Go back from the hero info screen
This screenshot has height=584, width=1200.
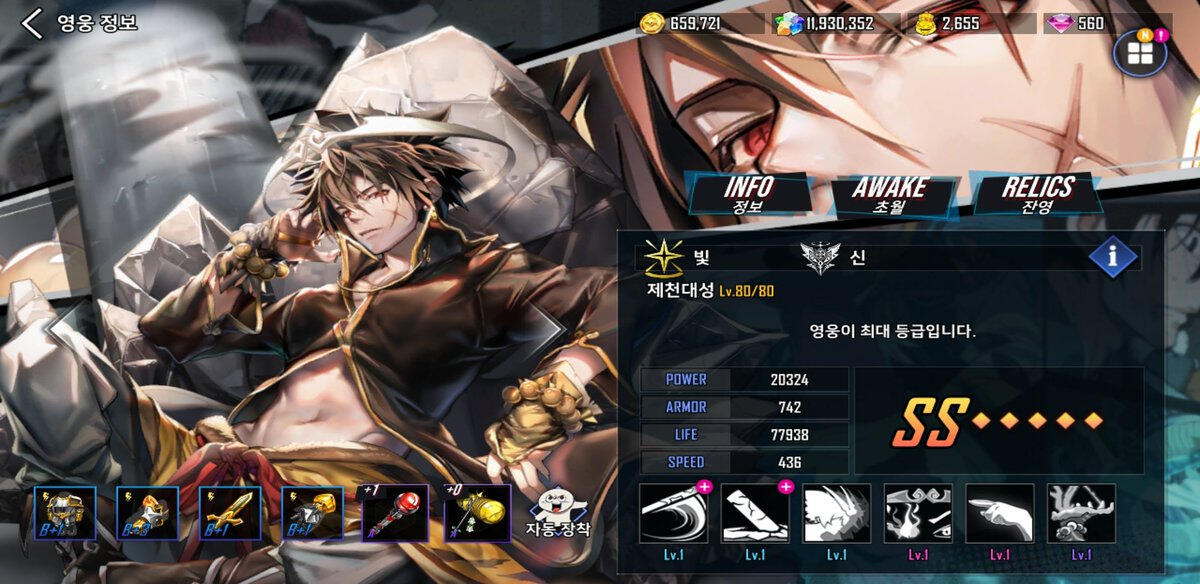[x=33, y=23]
